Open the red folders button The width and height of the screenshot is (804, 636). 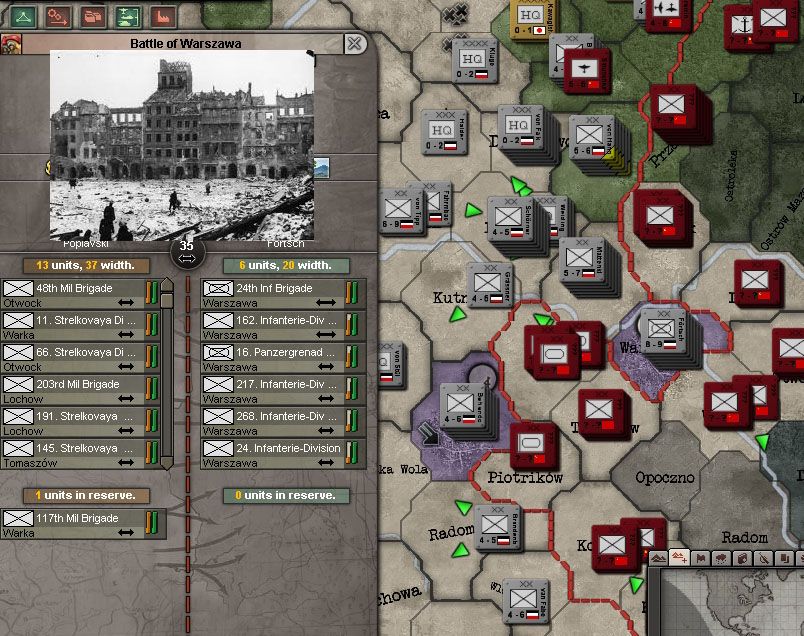coord(92,16)
